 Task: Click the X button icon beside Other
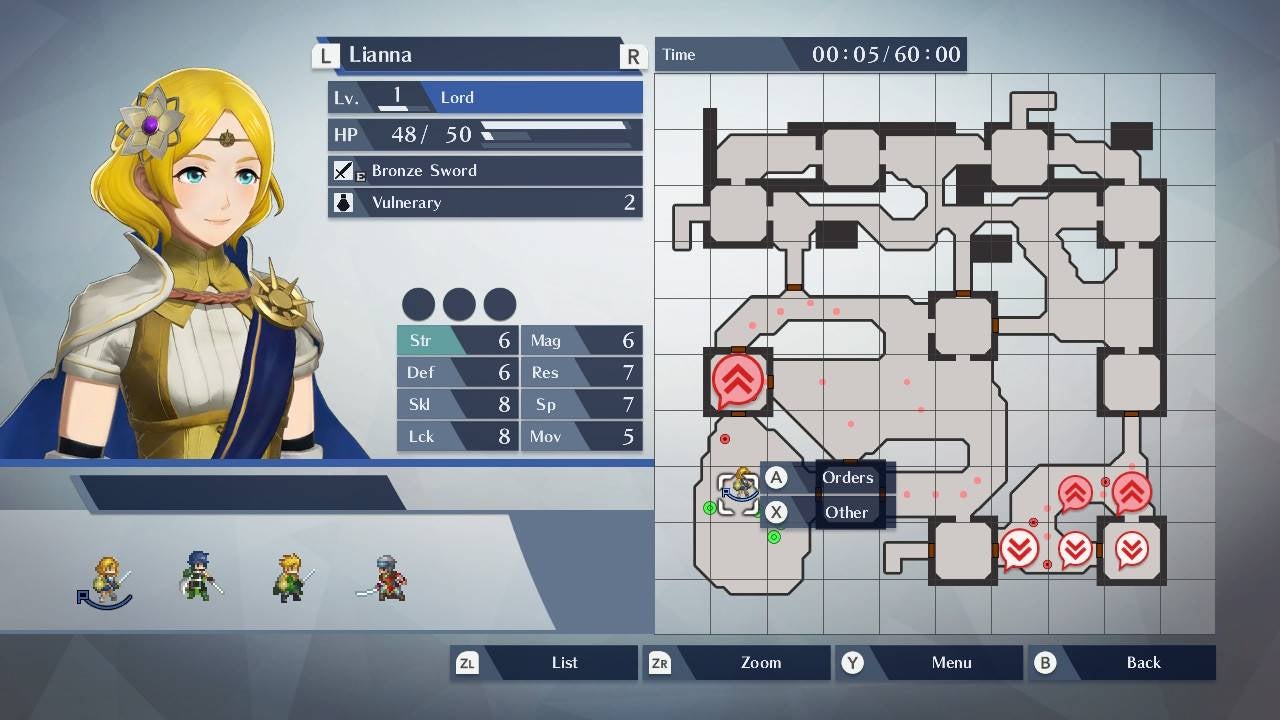coord(776,512)
